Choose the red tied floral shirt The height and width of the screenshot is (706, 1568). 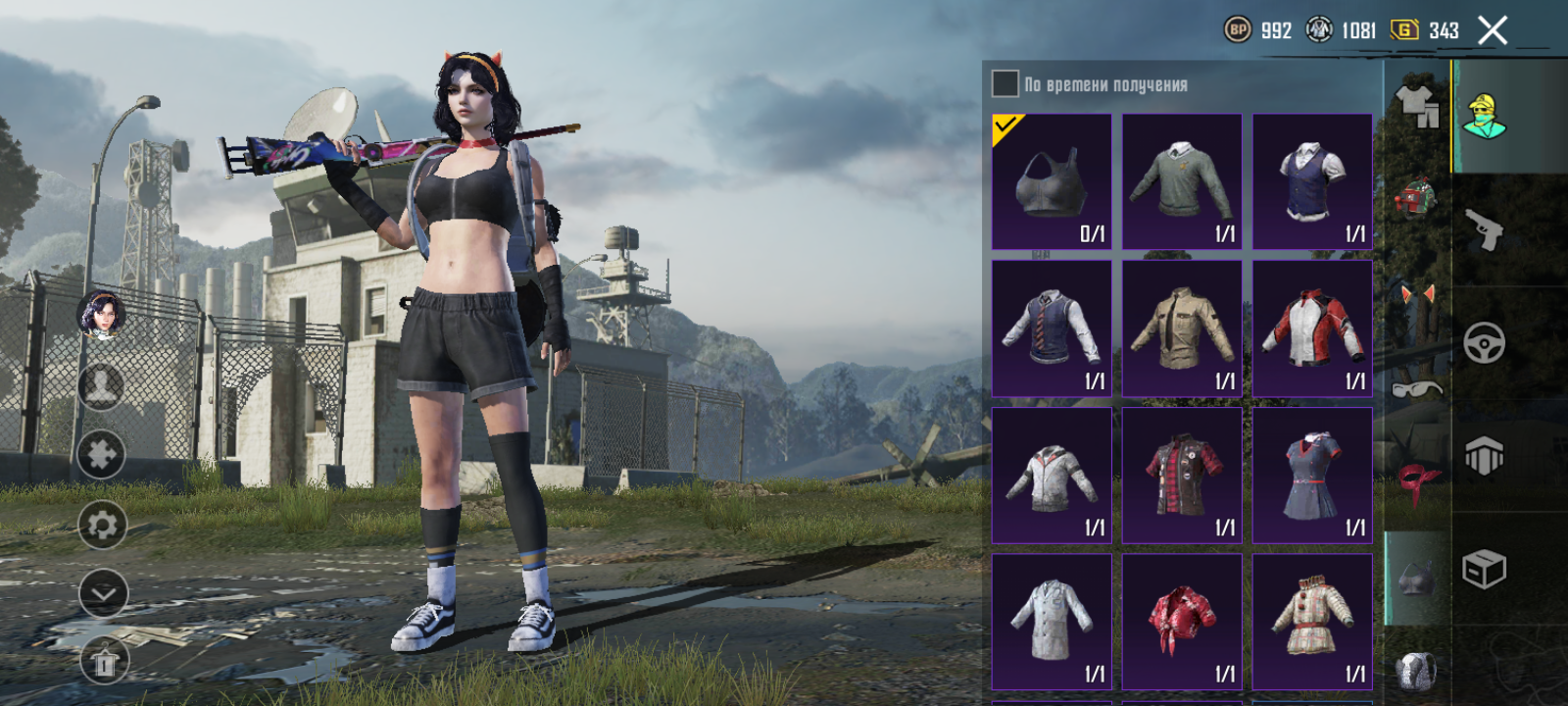click(x=1182, y=622)
